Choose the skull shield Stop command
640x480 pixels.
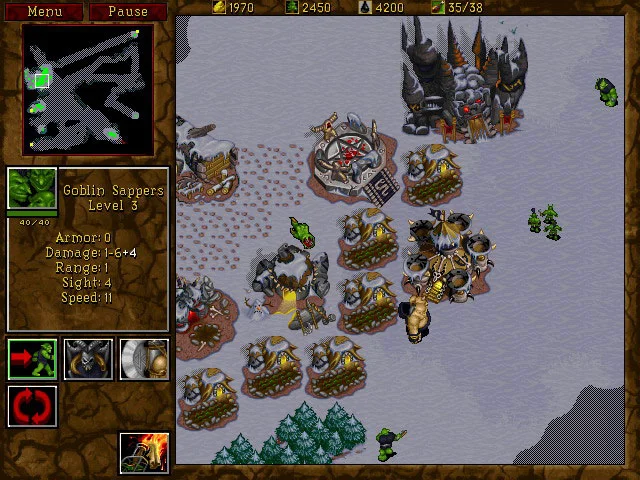pos(88,358)
